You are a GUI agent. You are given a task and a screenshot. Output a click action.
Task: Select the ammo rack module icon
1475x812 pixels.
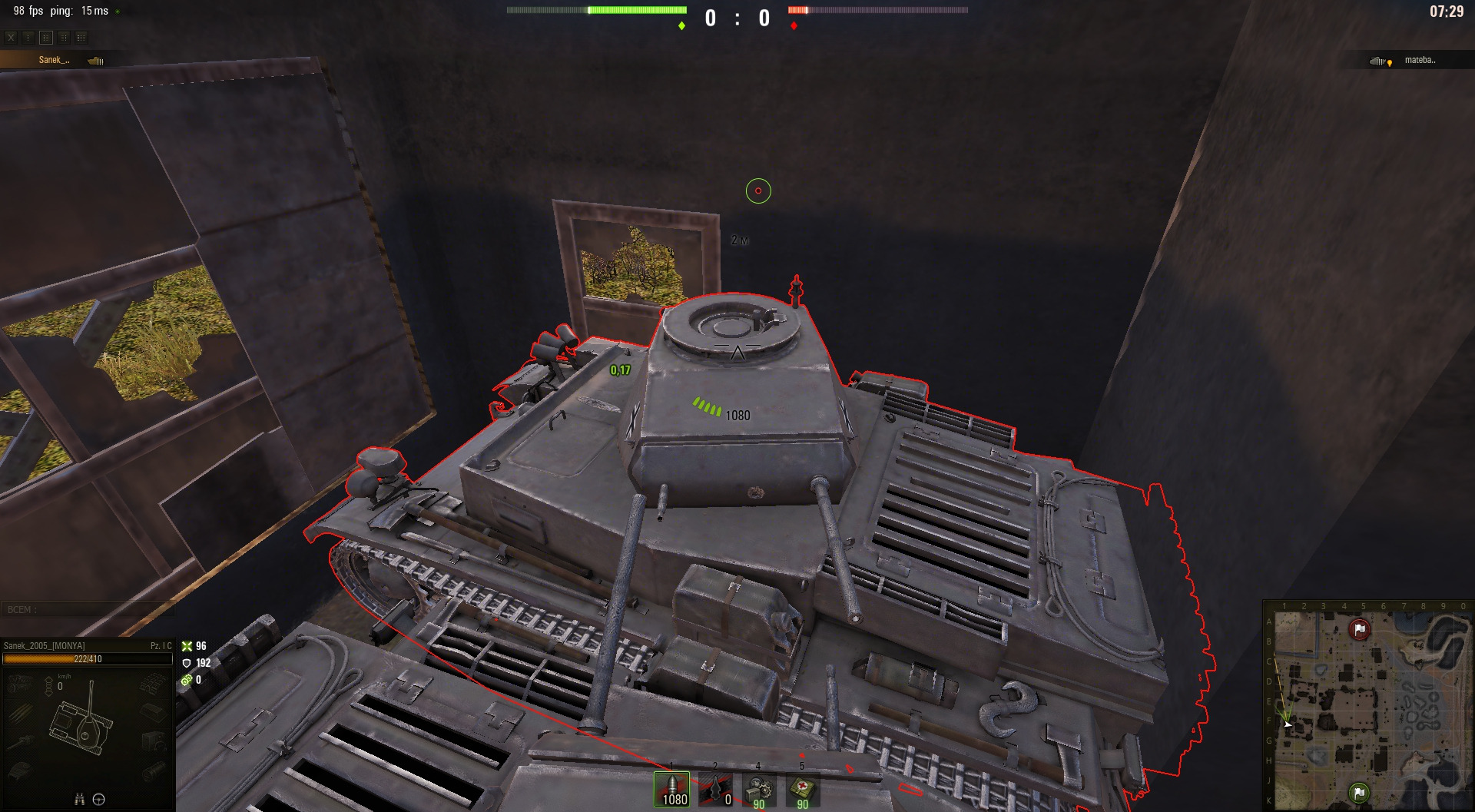18,713
